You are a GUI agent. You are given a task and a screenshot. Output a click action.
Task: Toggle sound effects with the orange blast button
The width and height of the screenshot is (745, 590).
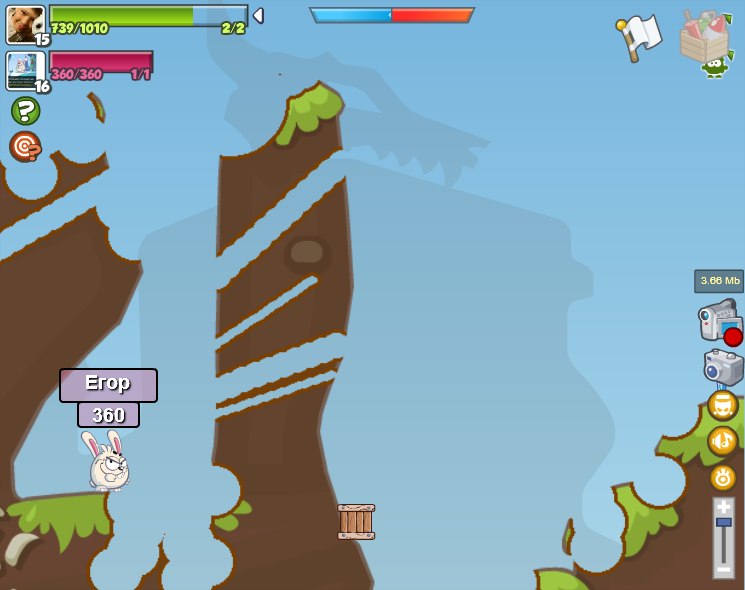[x=723, y=477]
